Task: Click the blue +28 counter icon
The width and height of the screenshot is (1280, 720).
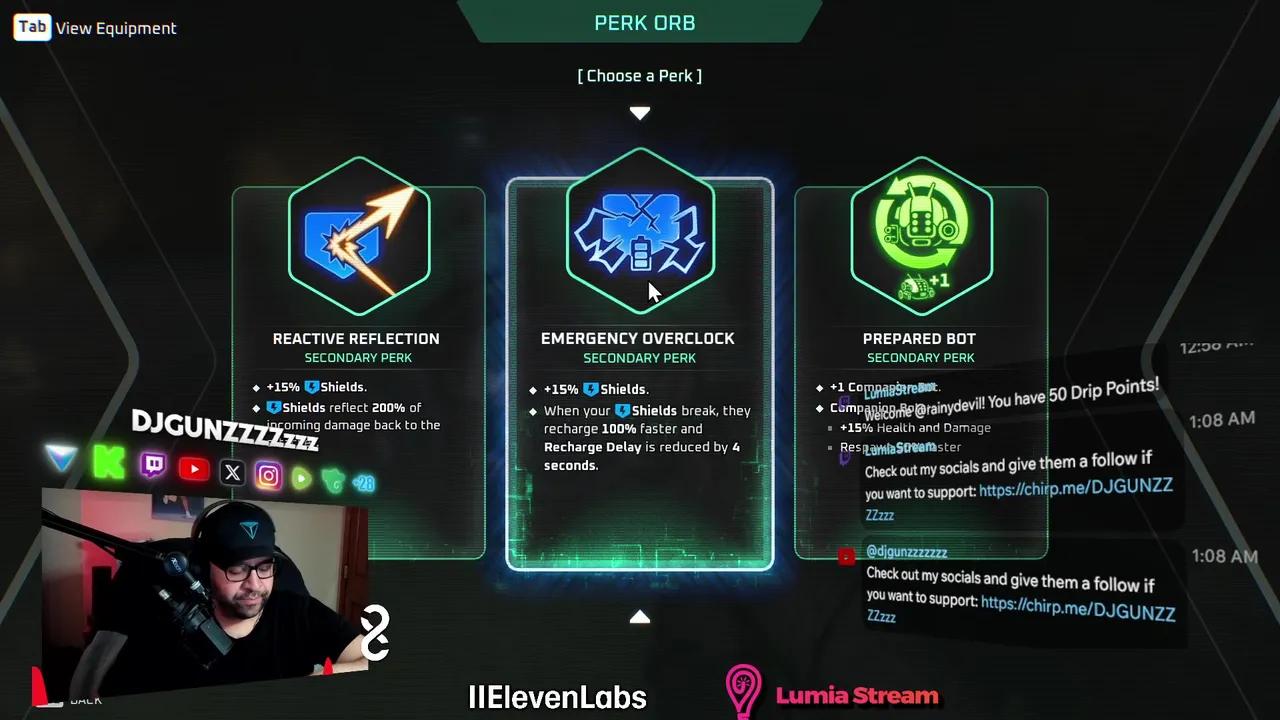Action: coord(363,484)
